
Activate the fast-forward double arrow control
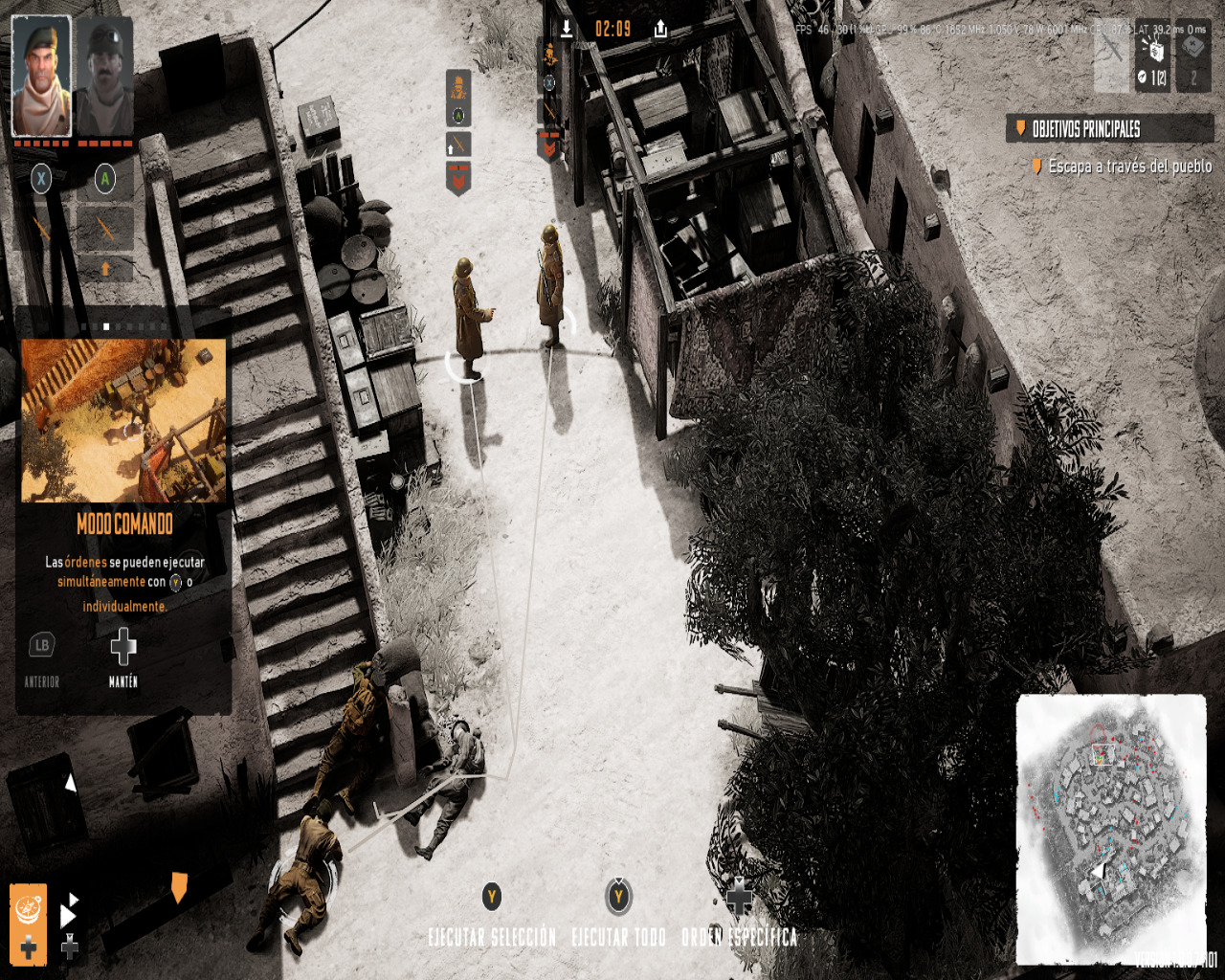(x=69, y=914)
